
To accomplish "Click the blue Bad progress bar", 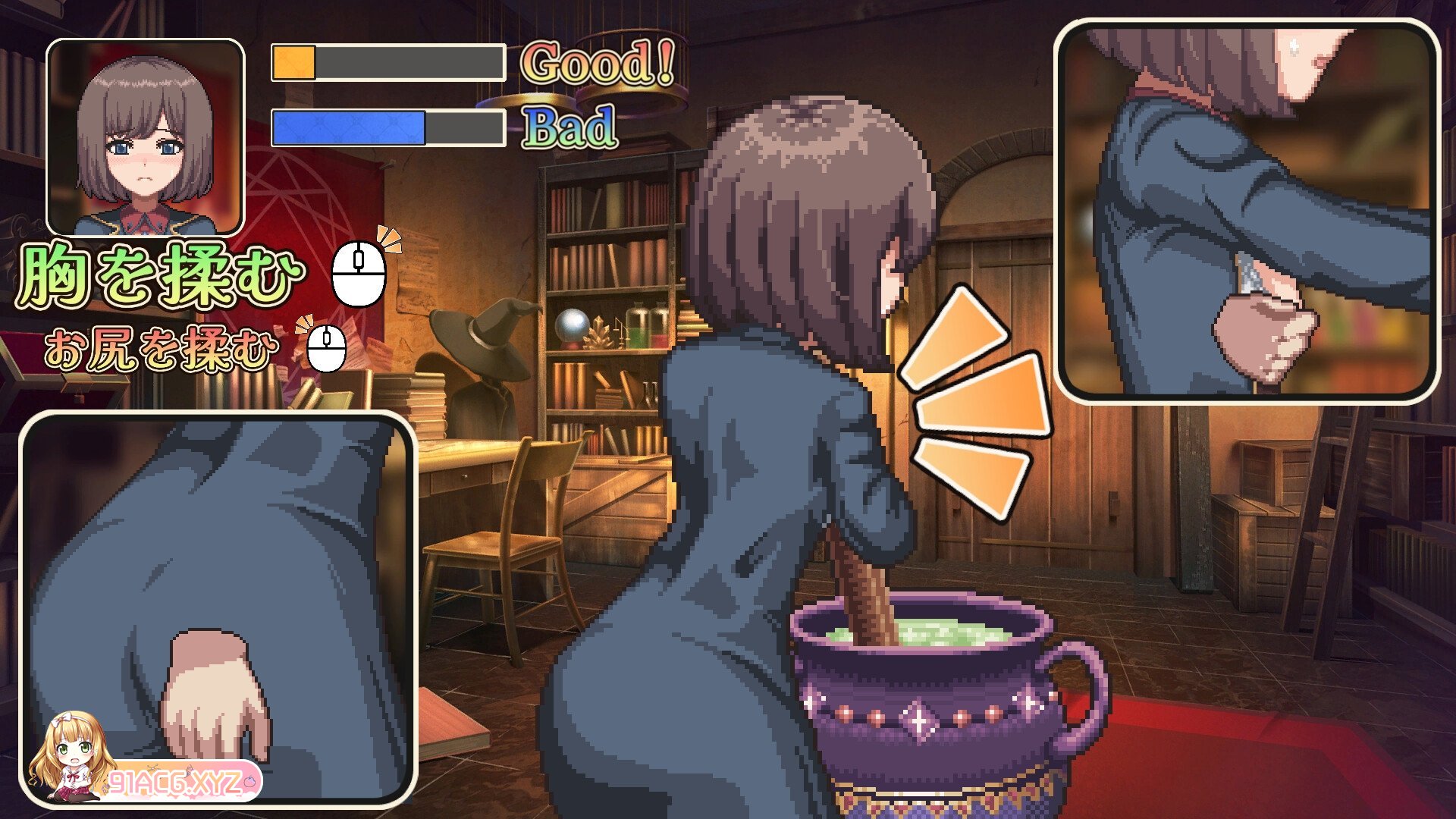I will pos(350,128).
